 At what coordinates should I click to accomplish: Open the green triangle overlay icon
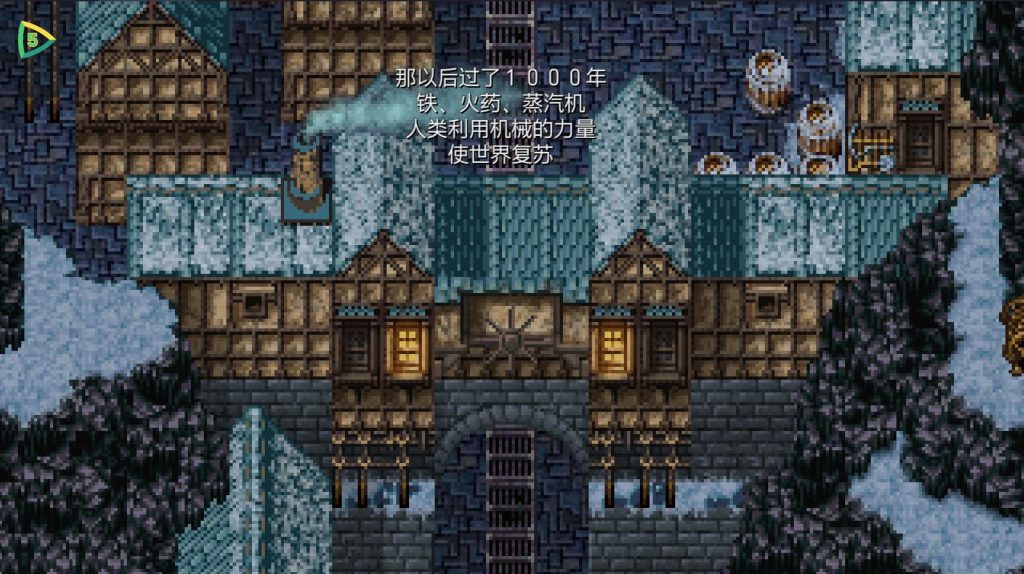tap(36, 41)
